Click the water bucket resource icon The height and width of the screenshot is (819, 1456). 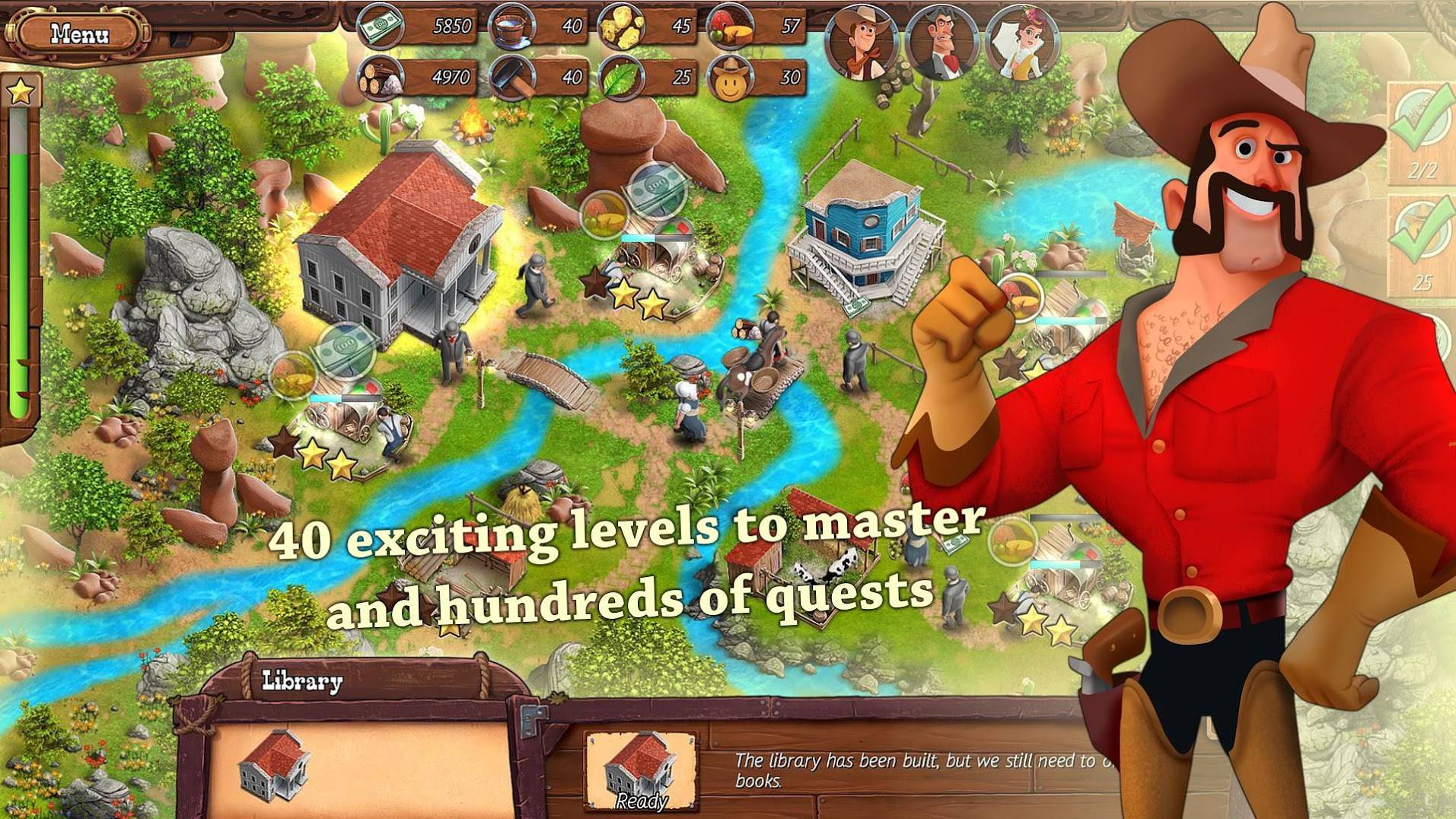511,27
